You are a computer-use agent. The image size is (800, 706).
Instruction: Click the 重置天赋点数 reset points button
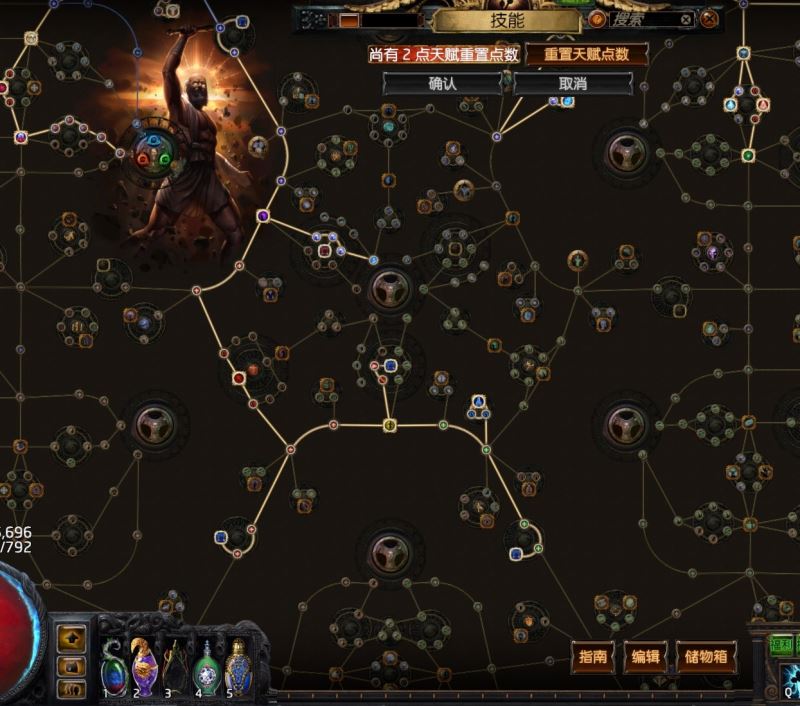[x=572, y=54]
